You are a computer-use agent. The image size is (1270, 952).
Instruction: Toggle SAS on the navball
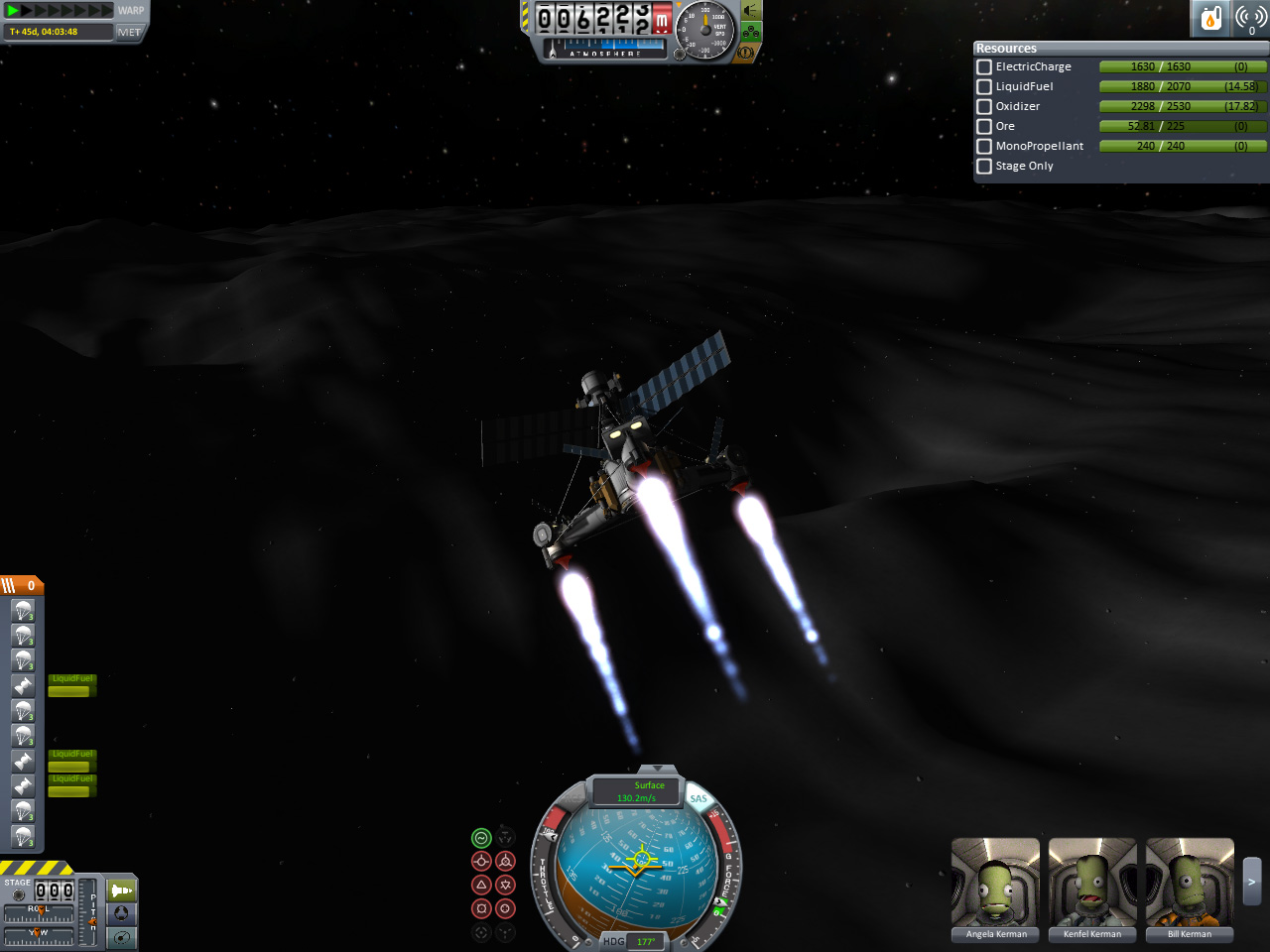[698, 798]
